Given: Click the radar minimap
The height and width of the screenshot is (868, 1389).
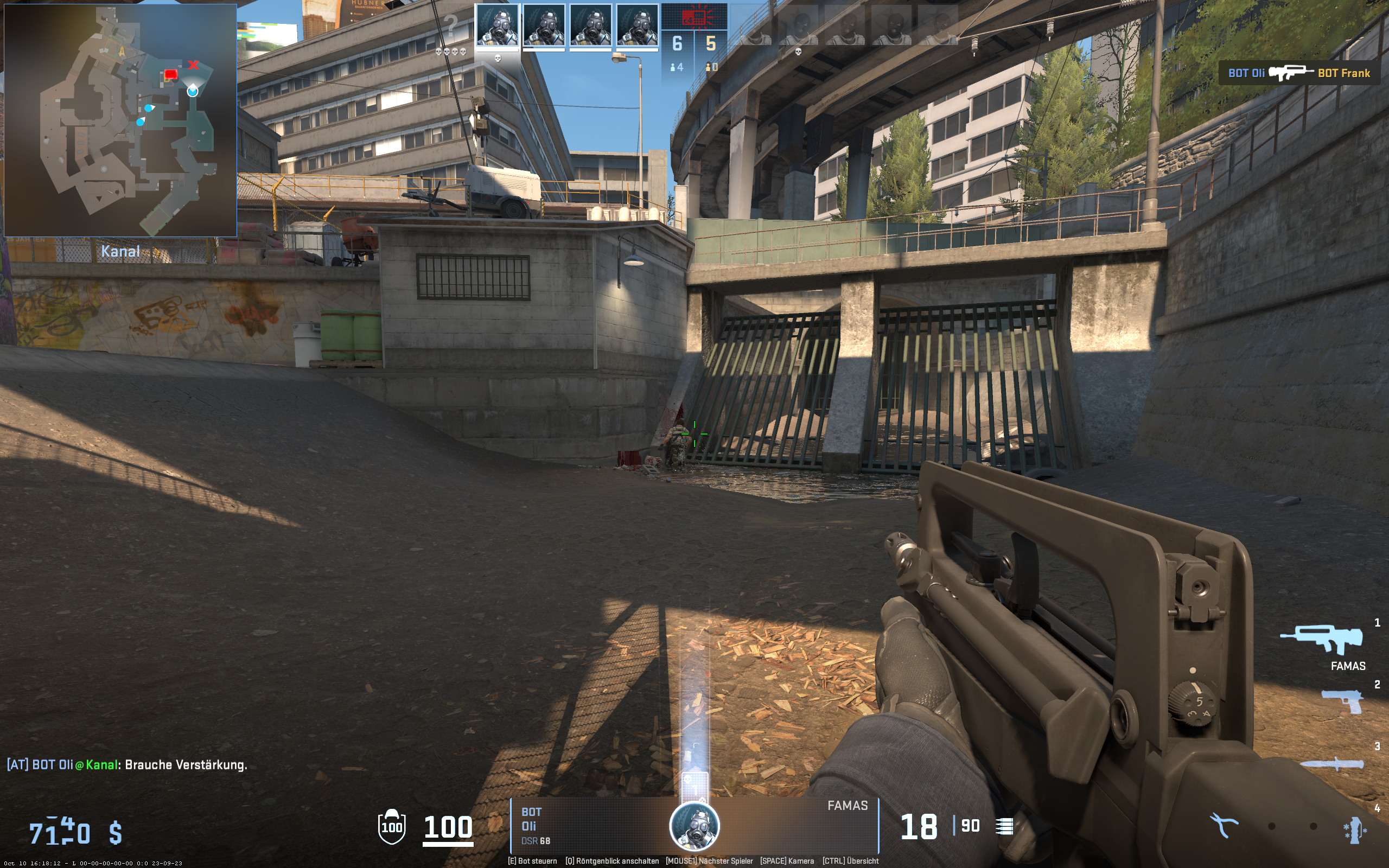Looking at the screenshot, I should 120,120.
